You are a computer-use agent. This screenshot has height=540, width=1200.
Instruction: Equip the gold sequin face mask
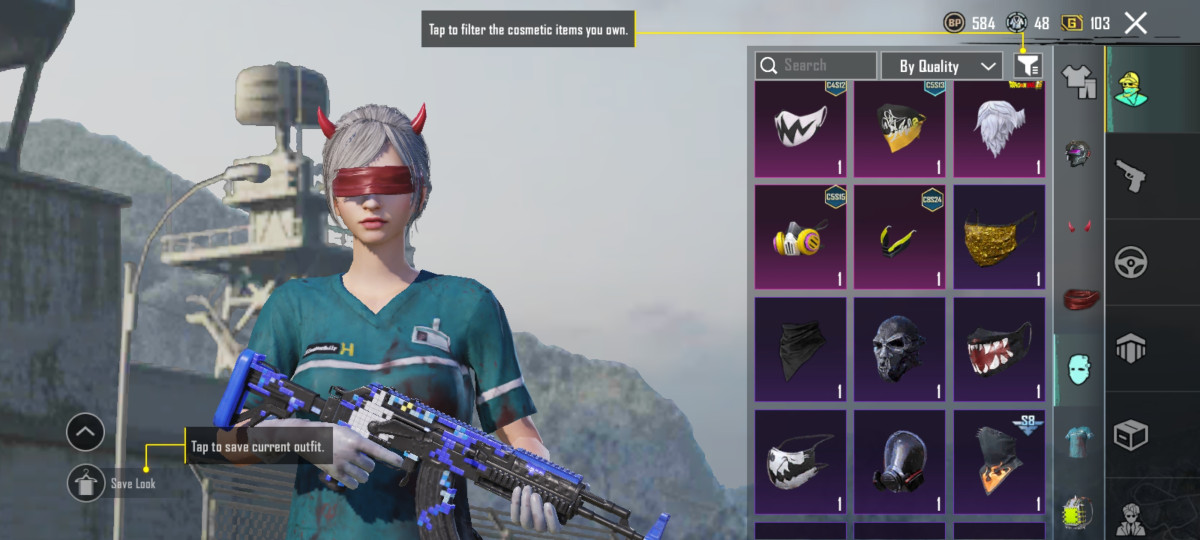point(999,236)
